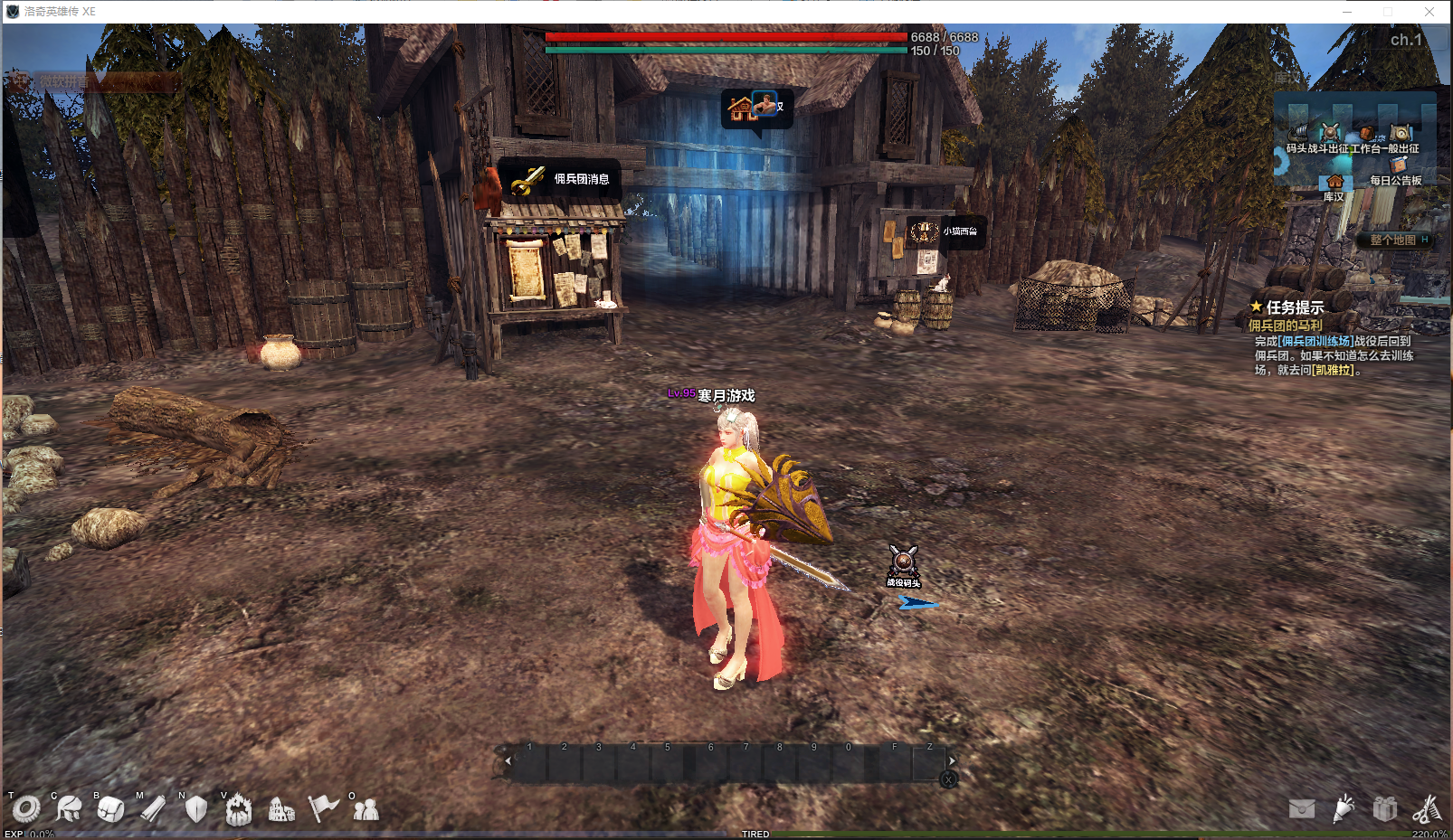The height and width of the screenshot is (840, 1453).
Task: Click the rolled scroll icon
Action: [153, 808]
